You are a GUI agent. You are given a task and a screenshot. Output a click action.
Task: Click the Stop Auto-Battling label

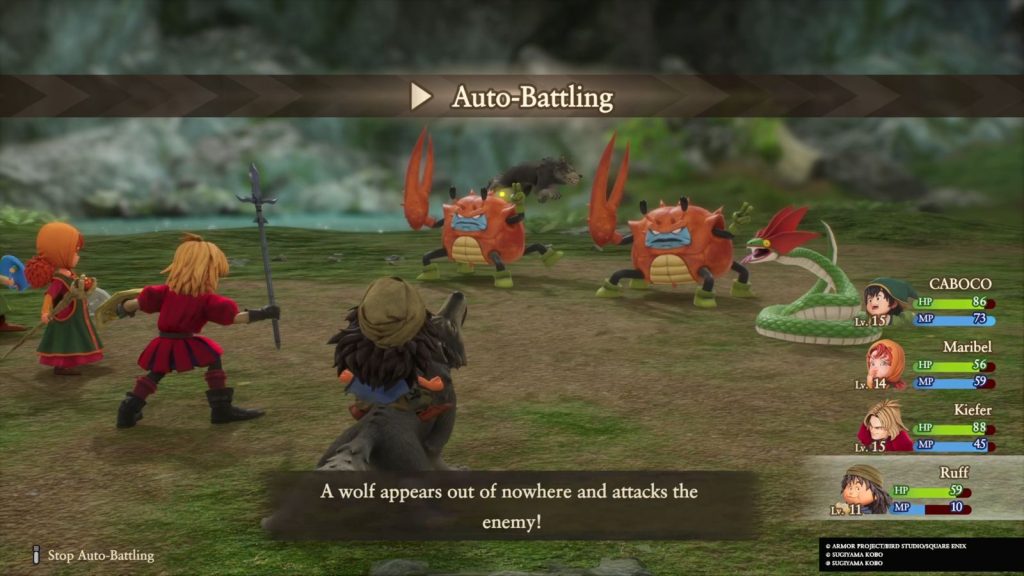[100, 555]
